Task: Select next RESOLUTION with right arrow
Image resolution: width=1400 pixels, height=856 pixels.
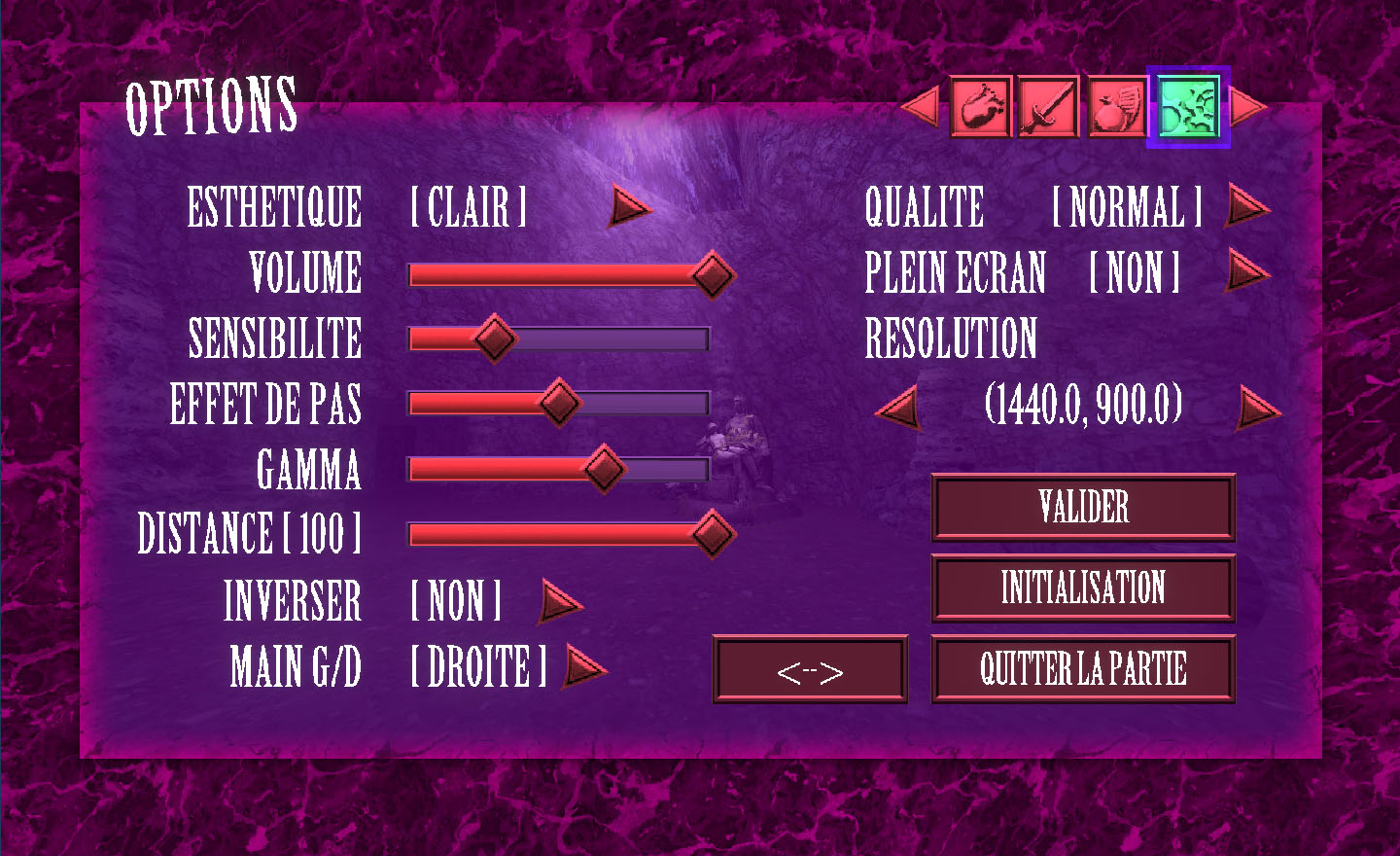Action: pos(1258,408)
